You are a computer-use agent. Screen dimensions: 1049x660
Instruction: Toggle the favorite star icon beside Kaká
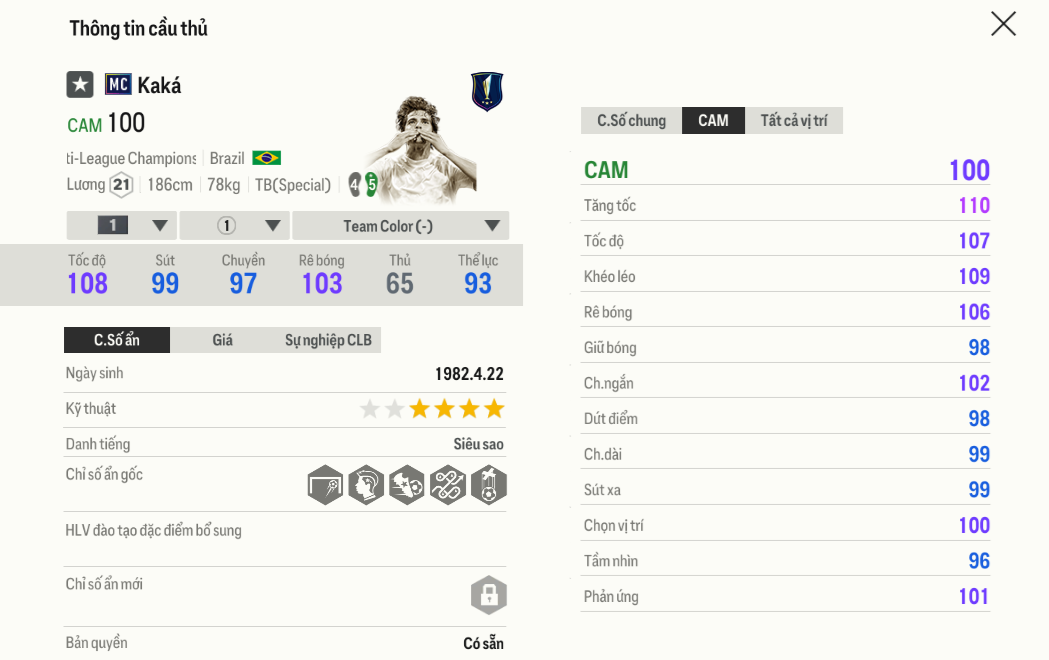coord(80,85)
